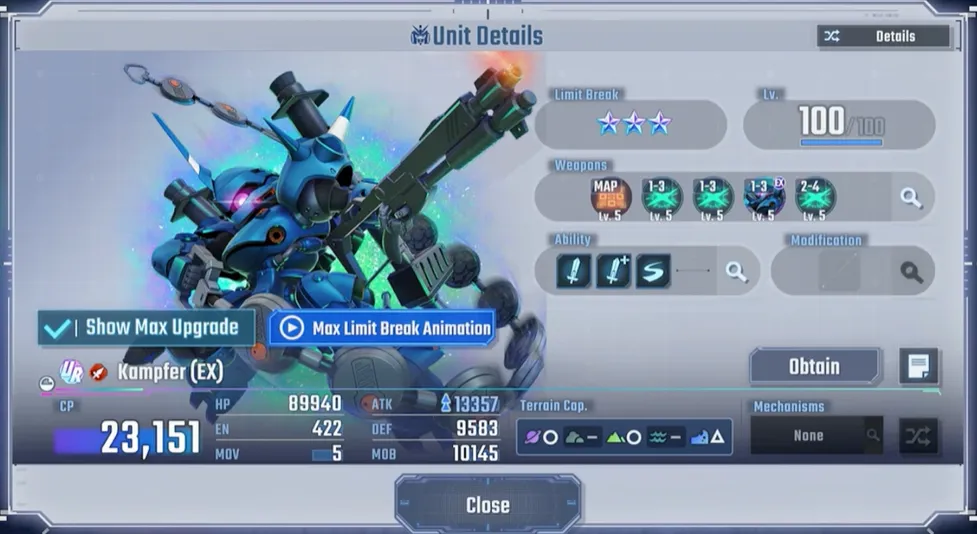
Task: Select the wavy S ability icon
Action: (653, 271)
